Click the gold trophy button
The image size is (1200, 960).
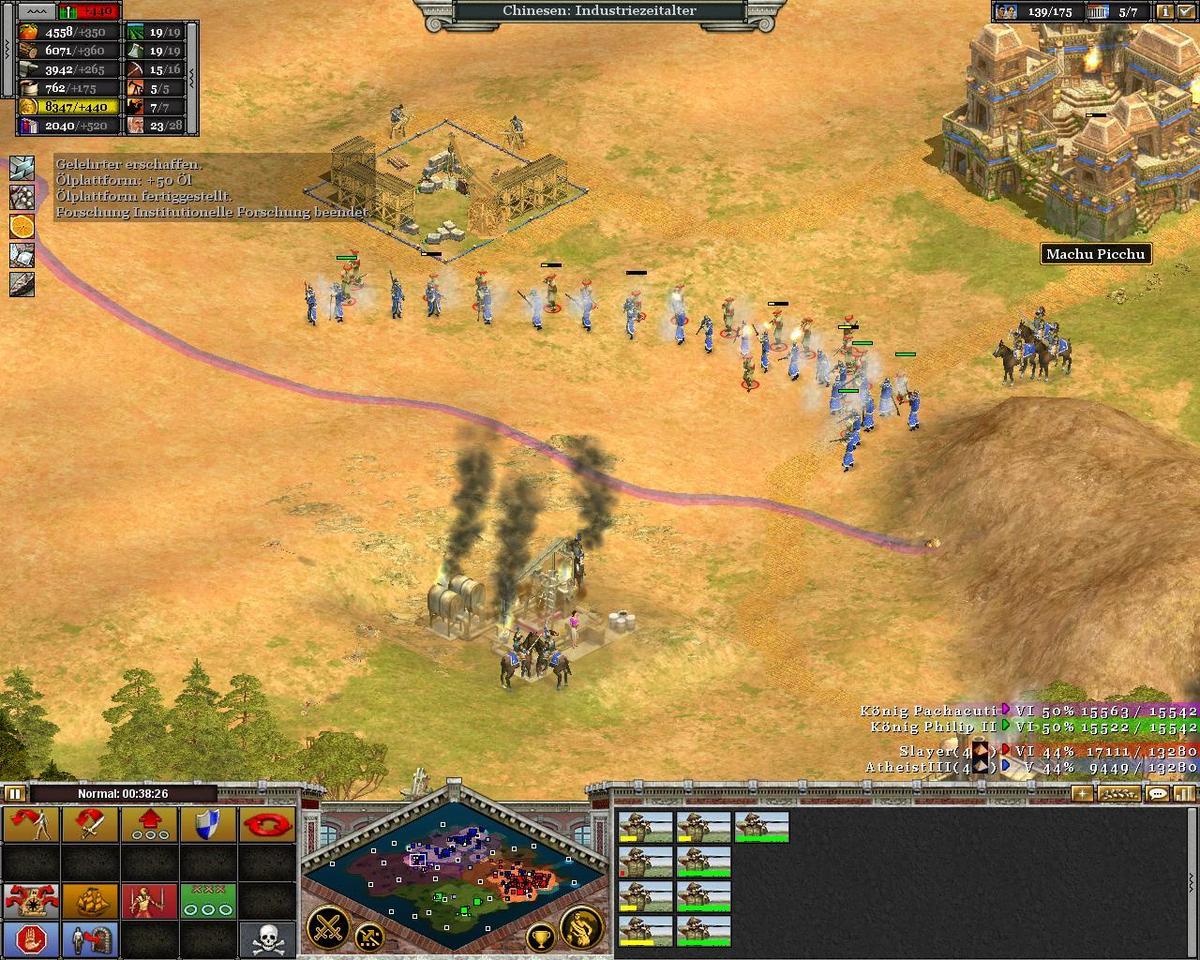[541, 937]
